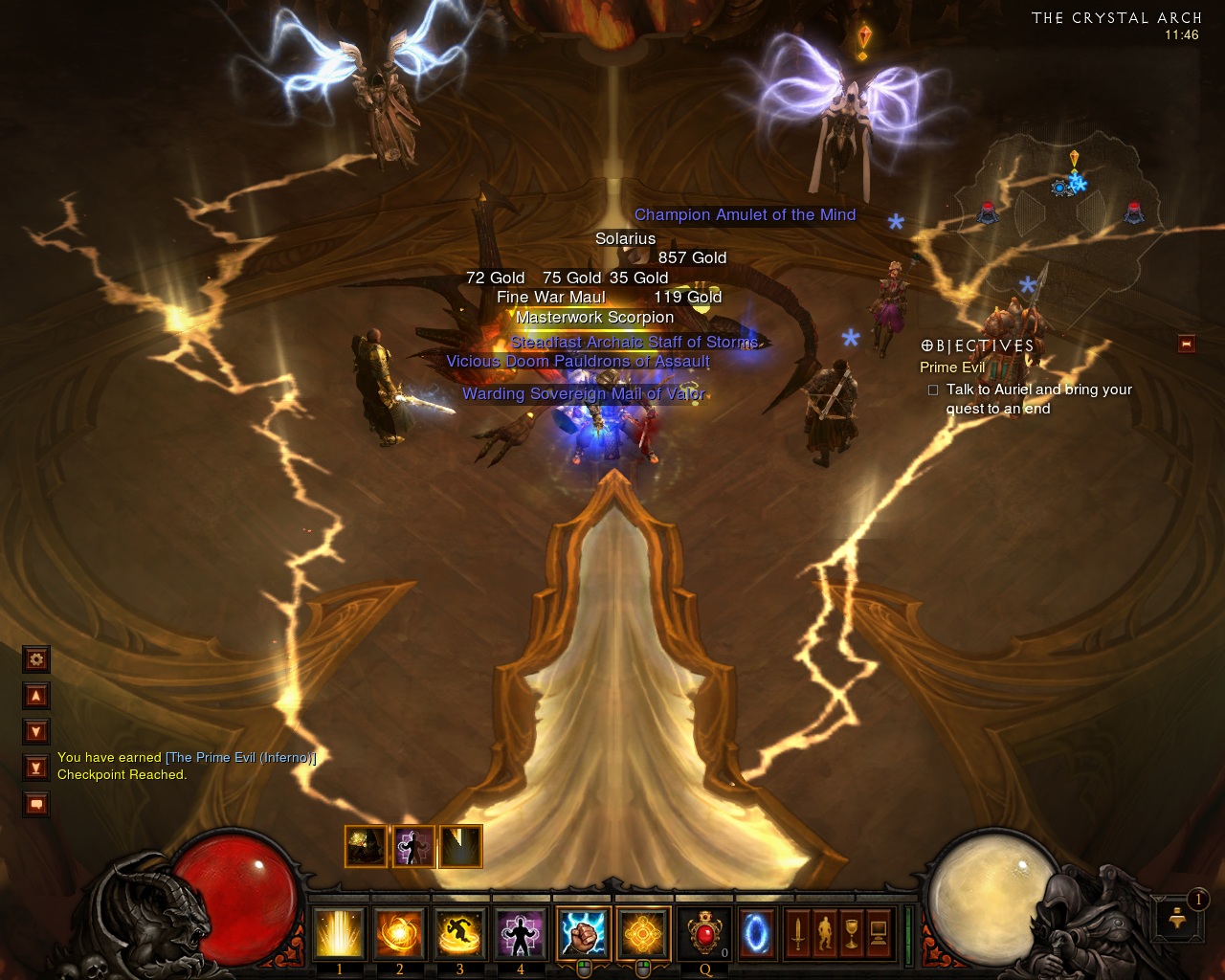Open The Prime Evil (Inferno) achievement link
The width and height of the screenshot is (1225, 980).
click(240, 757)
